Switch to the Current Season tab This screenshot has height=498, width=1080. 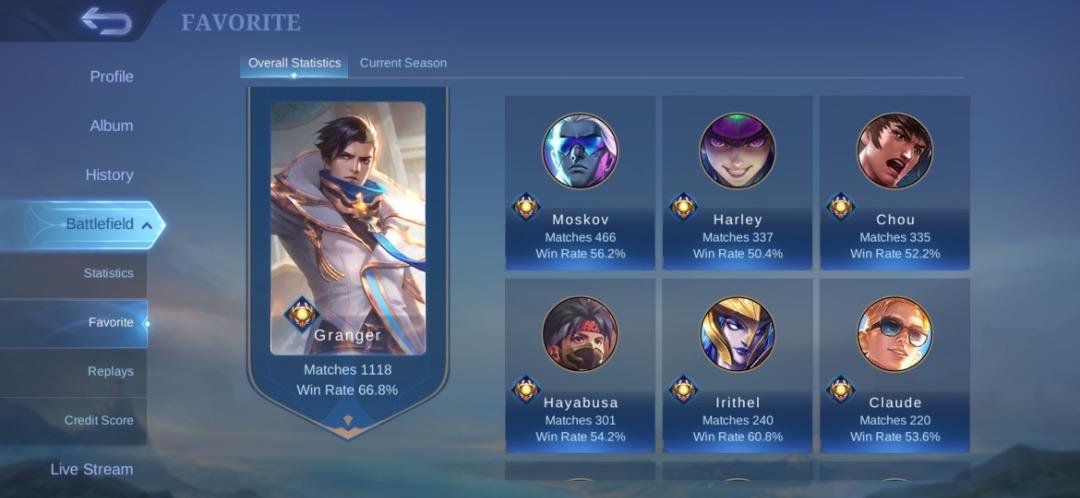pos(403,63)
